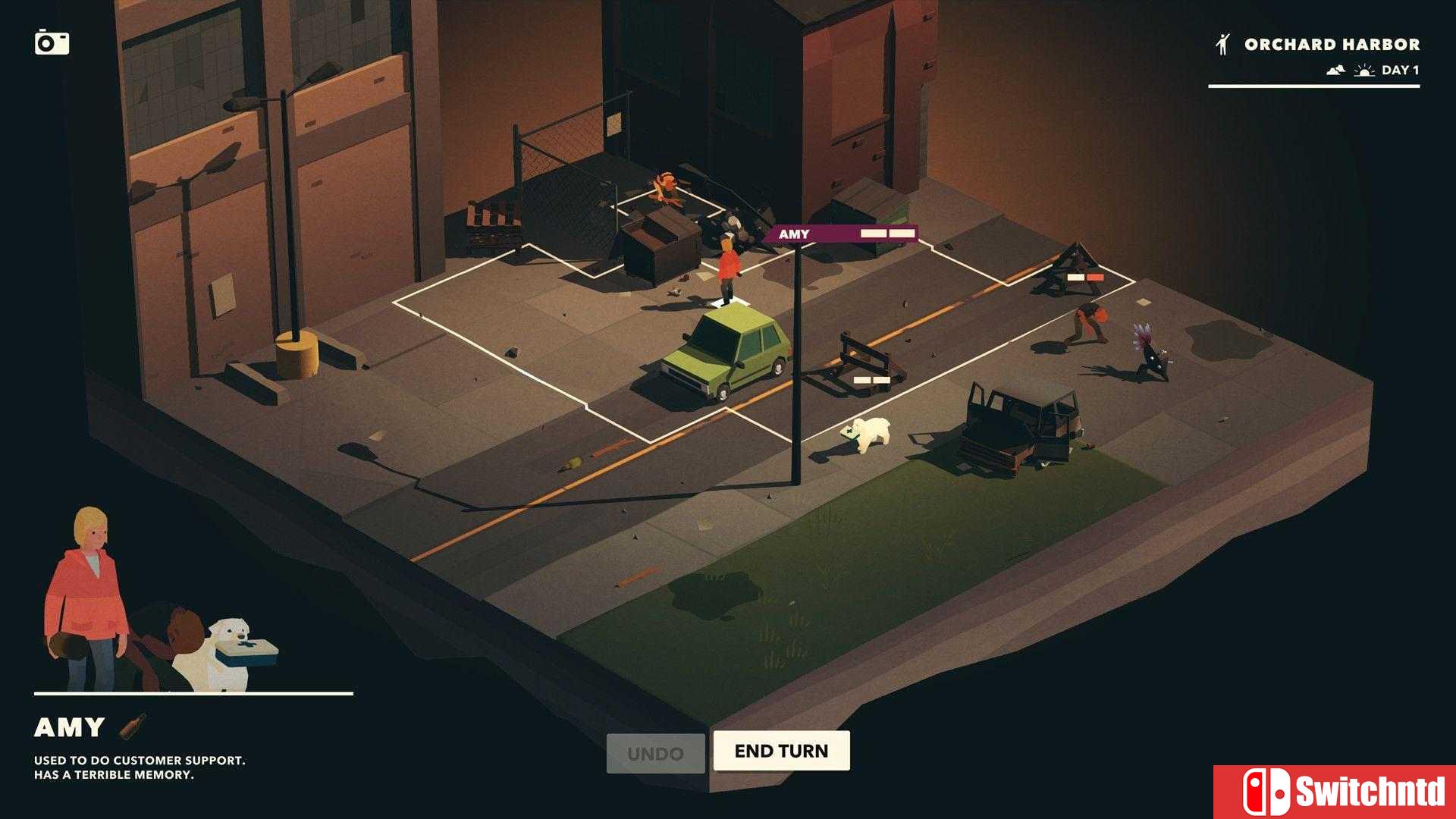Click the sunrise icon next to DAY 1
Image resolution: width=1456 pixels, height=819 pixels.
pos(1363,70)
